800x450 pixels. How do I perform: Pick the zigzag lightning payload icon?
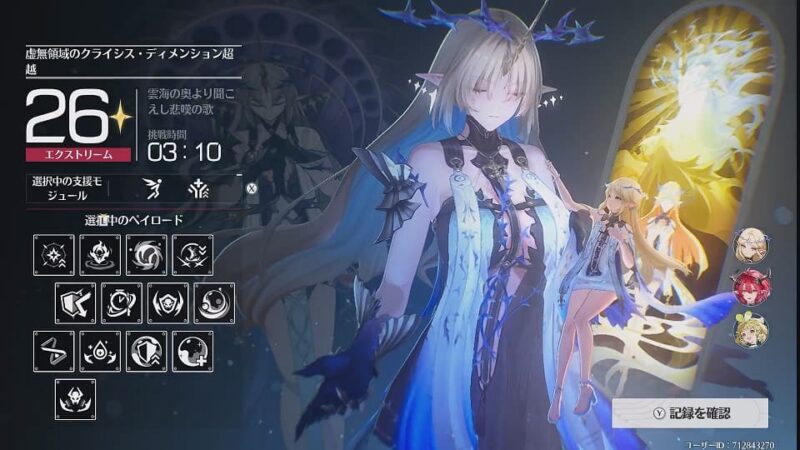coord(54,351)
